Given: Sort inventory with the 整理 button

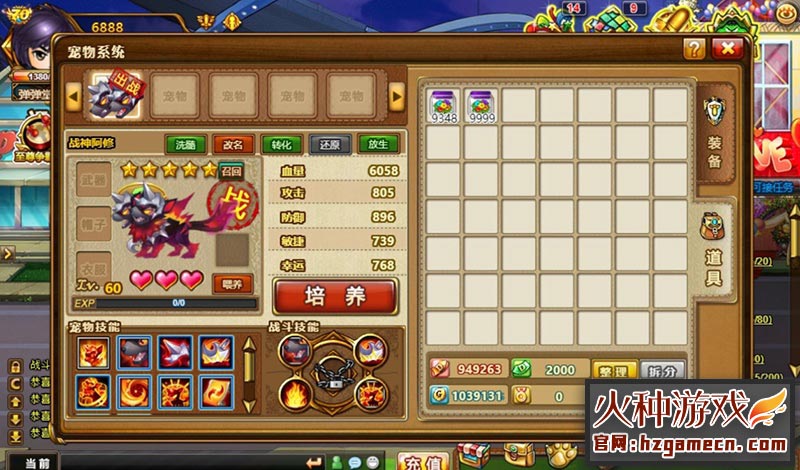Looking at the screenshot, I should pyautogui.click(x=614, y=370).
